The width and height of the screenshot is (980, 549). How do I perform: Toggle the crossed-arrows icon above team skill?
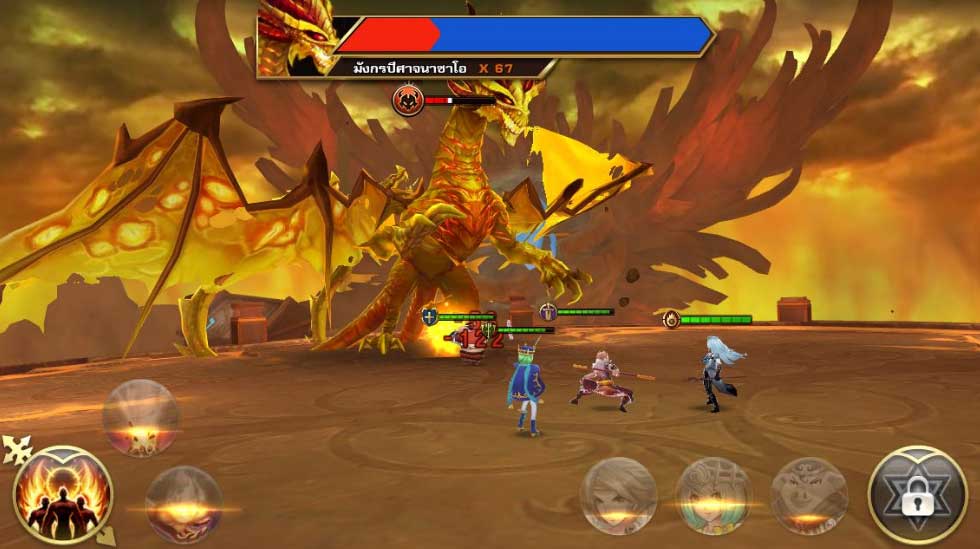point(17,450)
